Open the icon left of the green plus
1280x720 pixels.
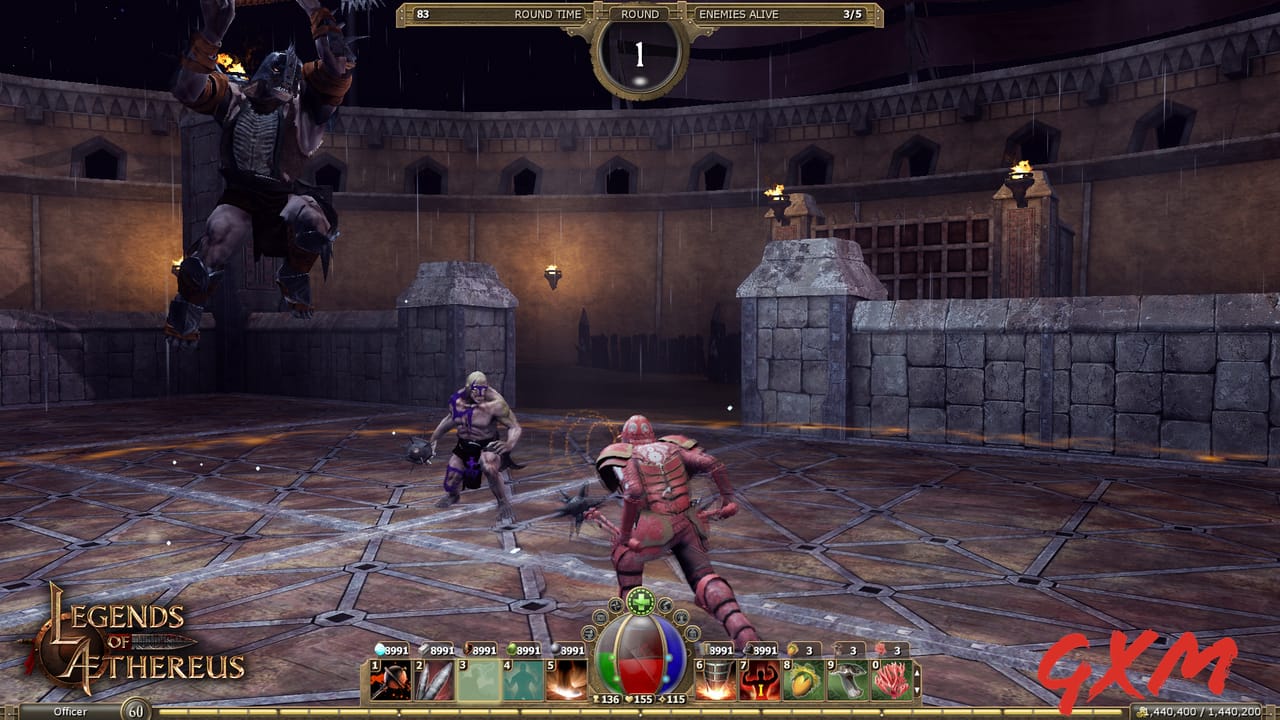click(x=617, y=605)
